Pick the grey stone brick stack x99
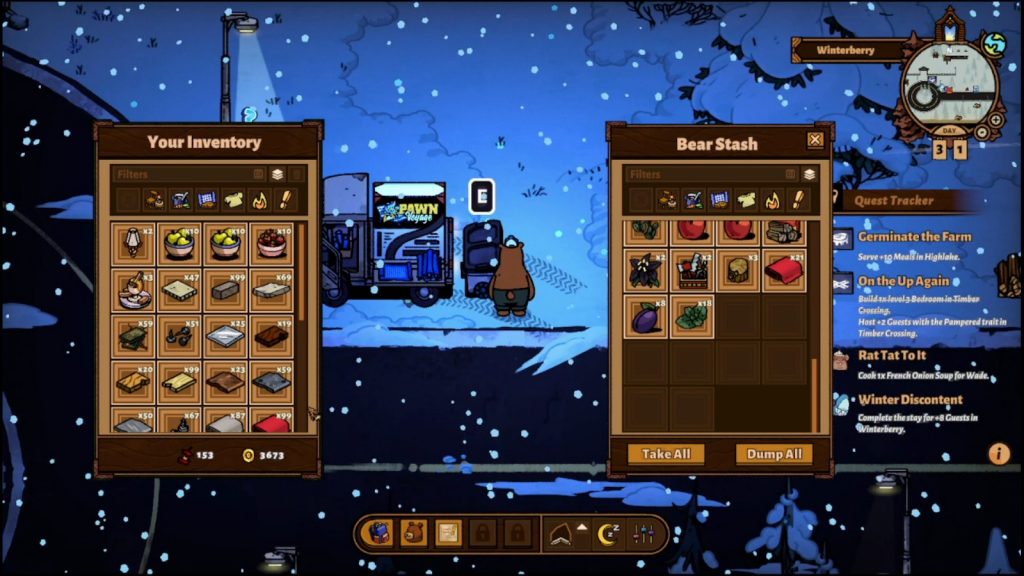The width and height of the screenshot is (1024, 576). point(225,290)
